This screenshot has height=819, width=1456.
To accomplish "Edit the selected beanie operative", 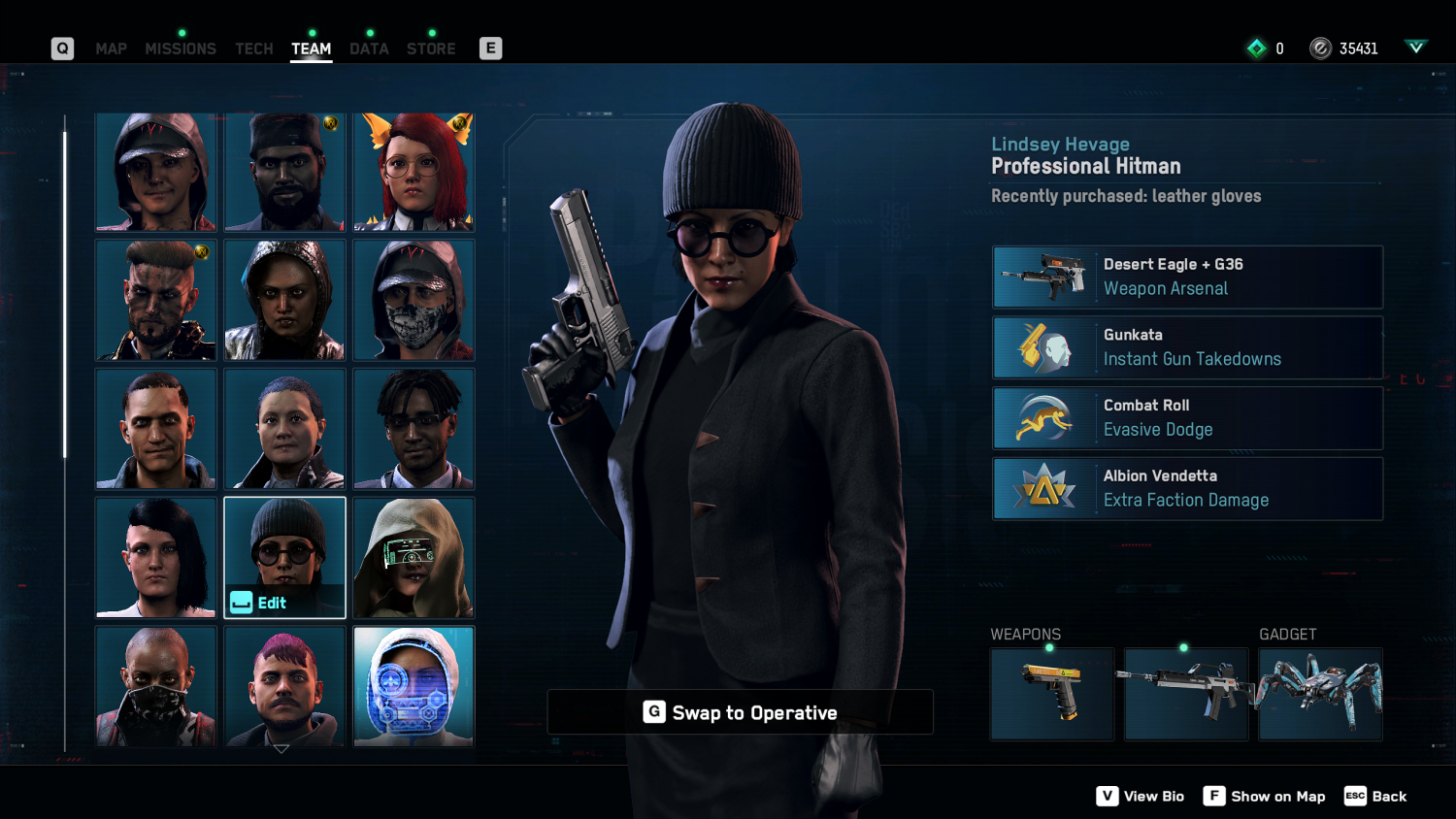I will 284,558.
